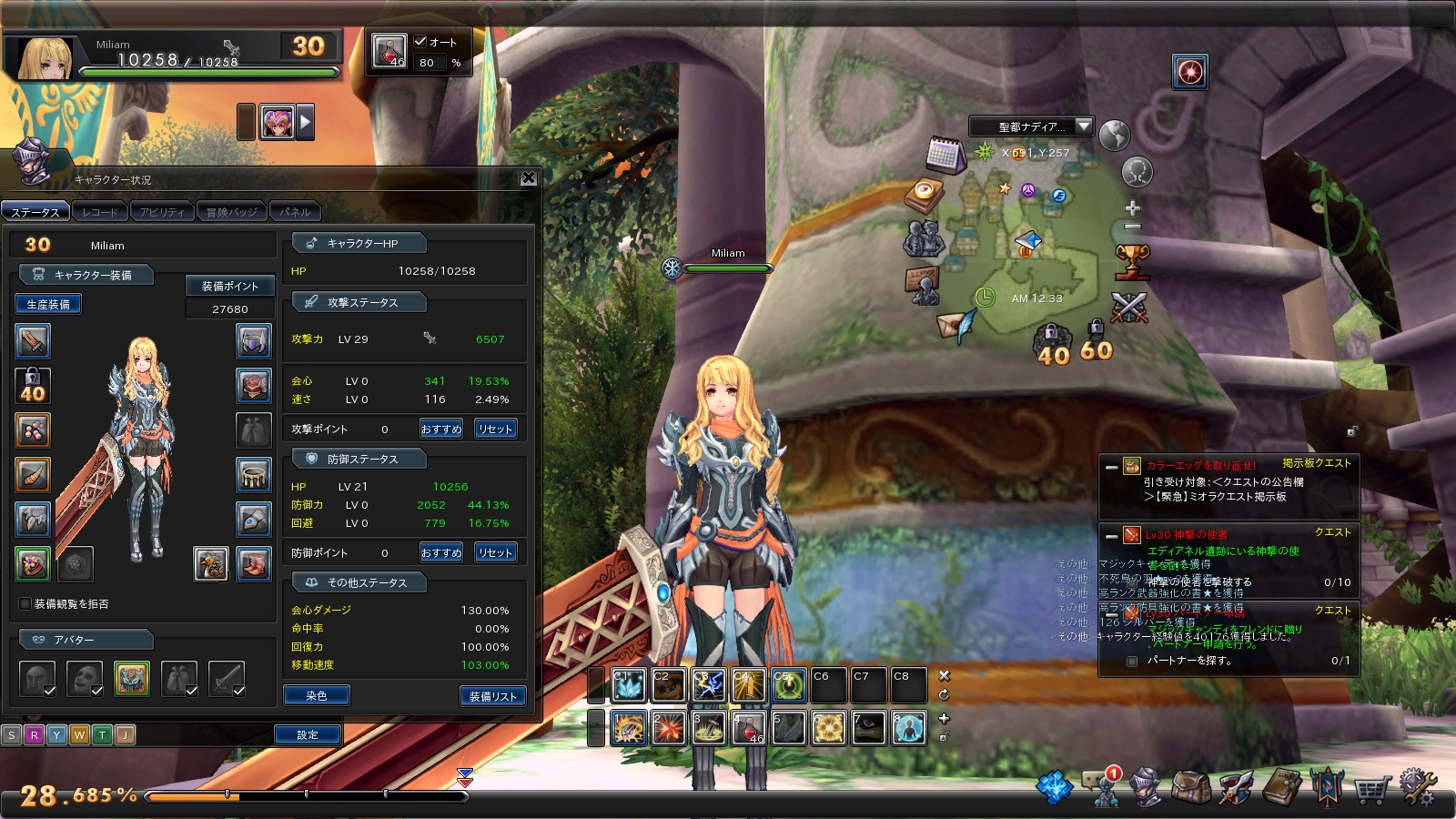
Task: Open the calendar icon near minimap
Action: (x=945, y=156)
